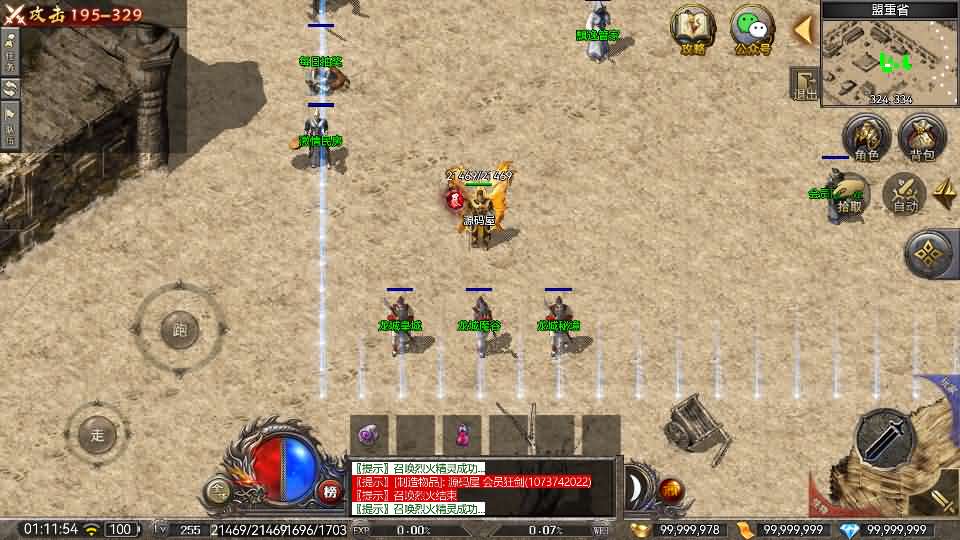Click the 退出 exit button
Viewport: 960px width, 540px height.
coord(805,84)
